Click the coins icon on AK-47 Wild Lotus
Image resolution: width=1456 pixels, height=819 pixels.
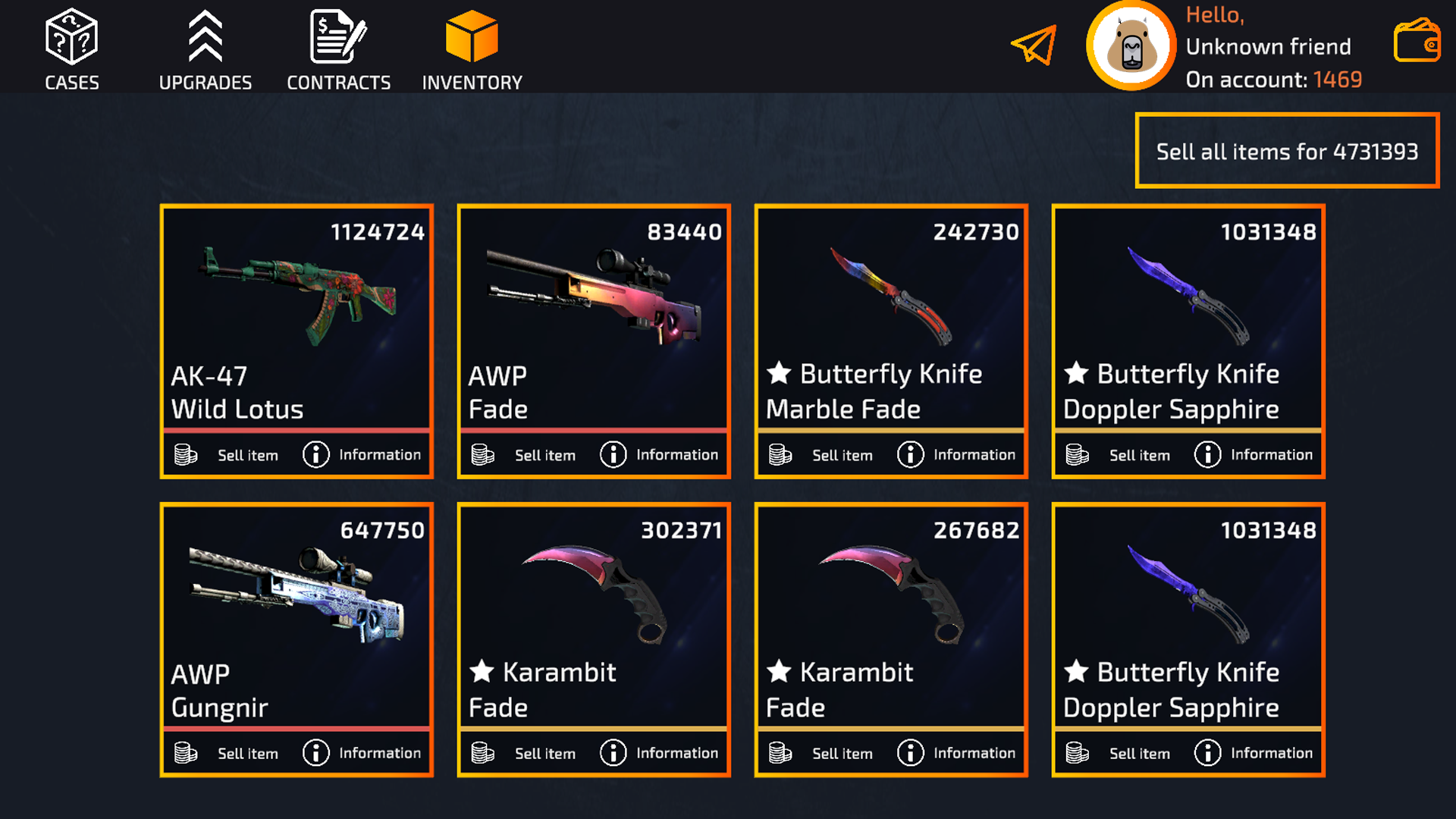[184, 454]
